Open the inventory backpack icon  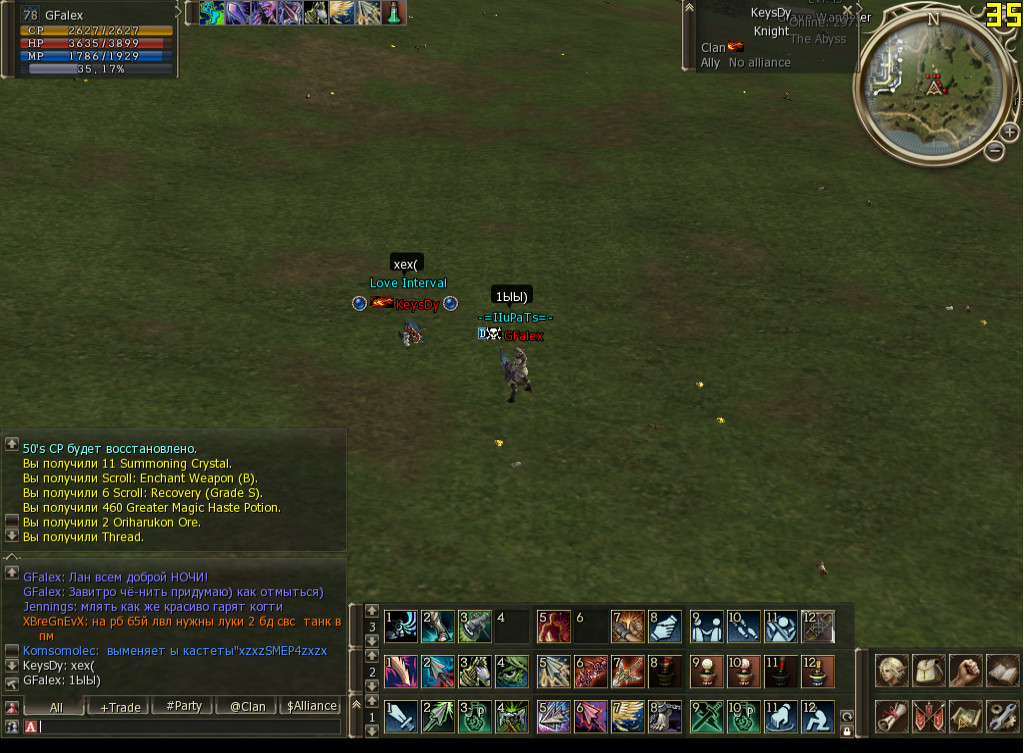[929, 669]
